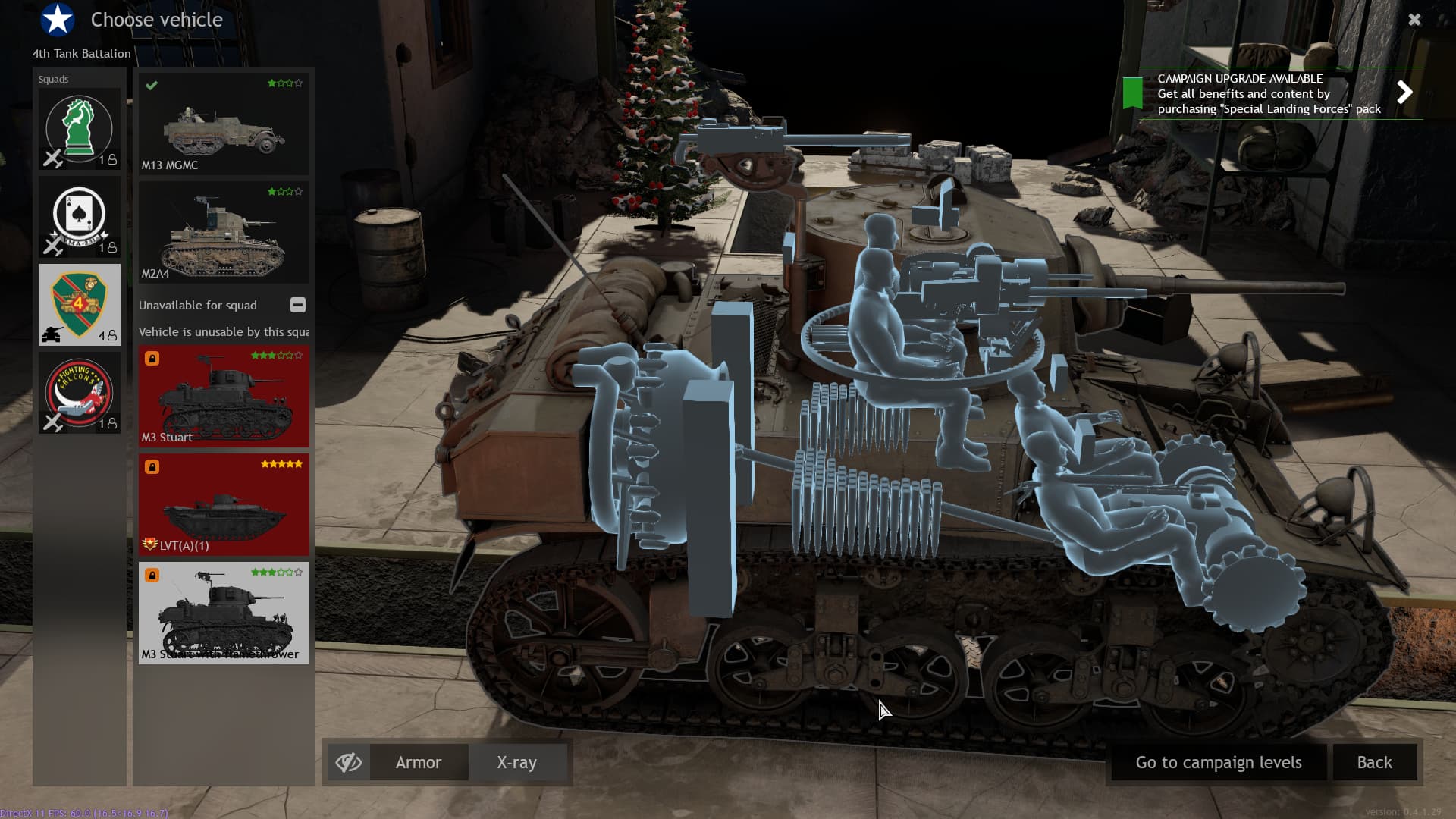Image resolution: width=1456 pixels, height=819 pixels.
Task: Choose the M2A4 tank card
Action: click(x=224, y=232)
